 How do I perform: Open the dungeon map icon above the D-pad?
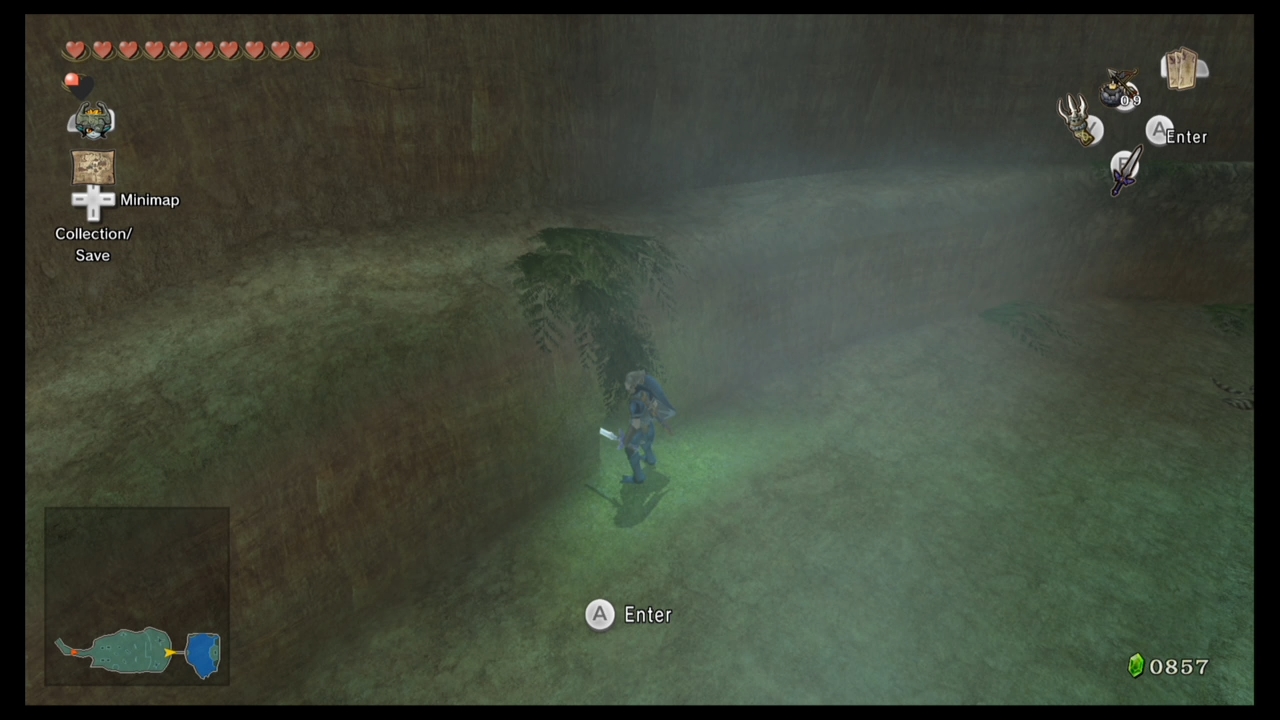(x=93, y=166)
